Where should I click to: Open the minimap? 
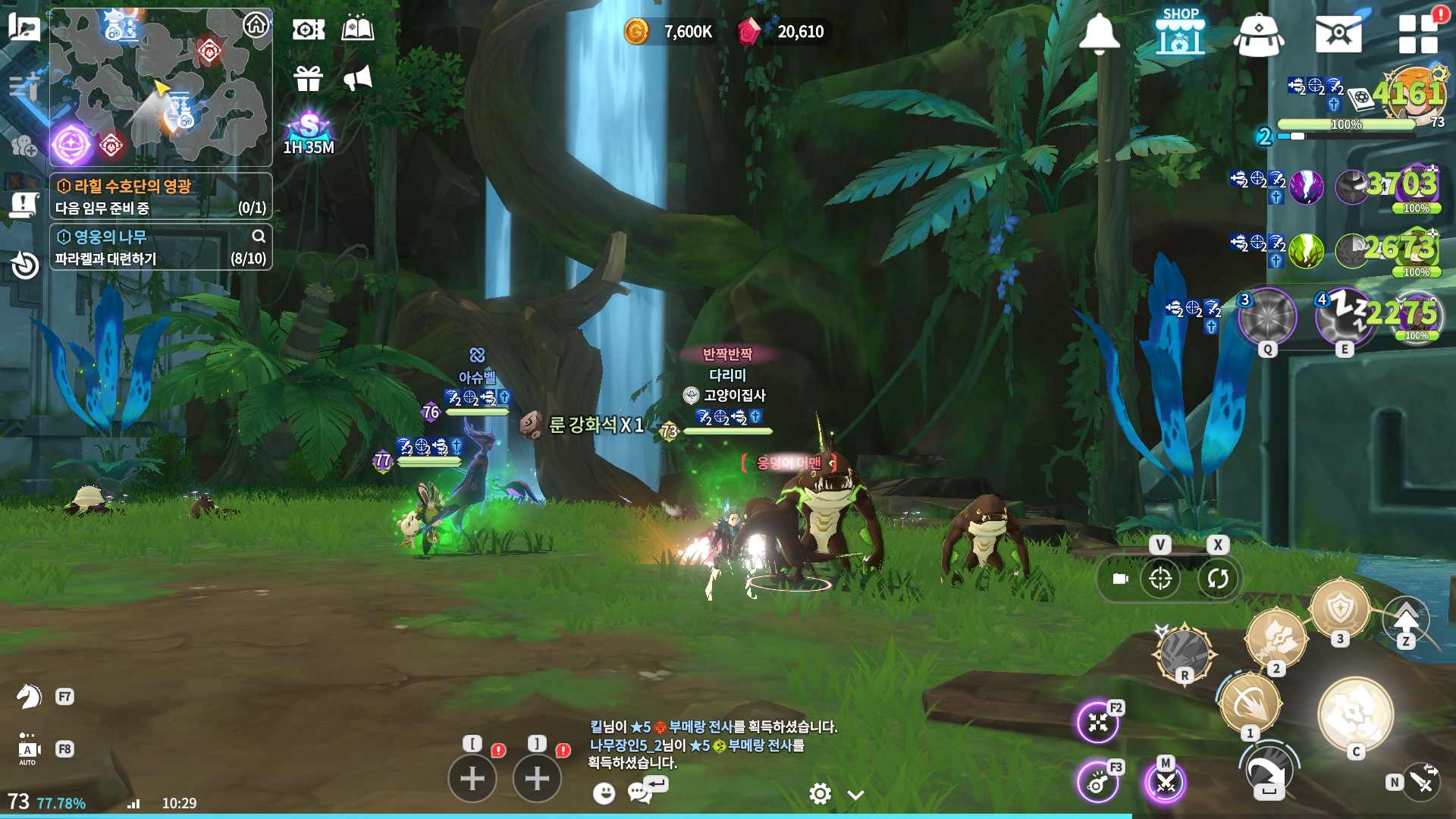pos(159,87)
